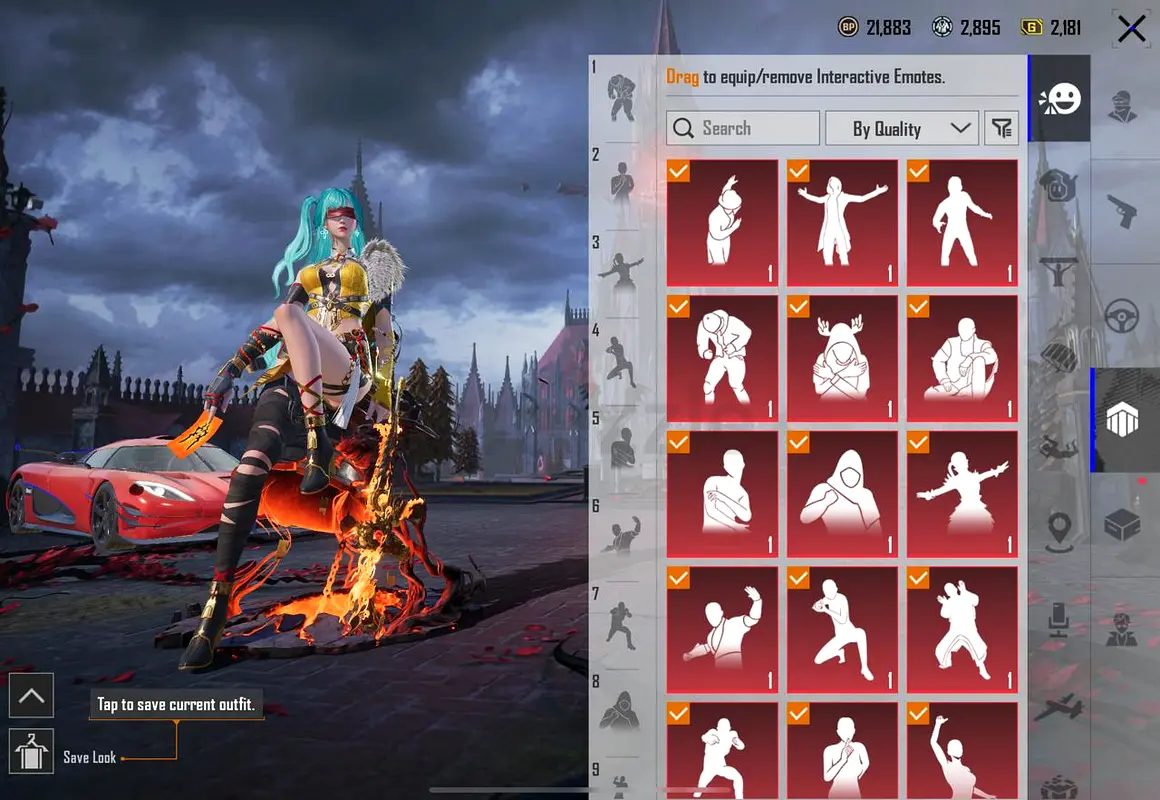Image resolution: width=1160 pixels, height=800 pixels.
Task: Open the By Quality sort dropdown
Action: (x=901, y=128)
